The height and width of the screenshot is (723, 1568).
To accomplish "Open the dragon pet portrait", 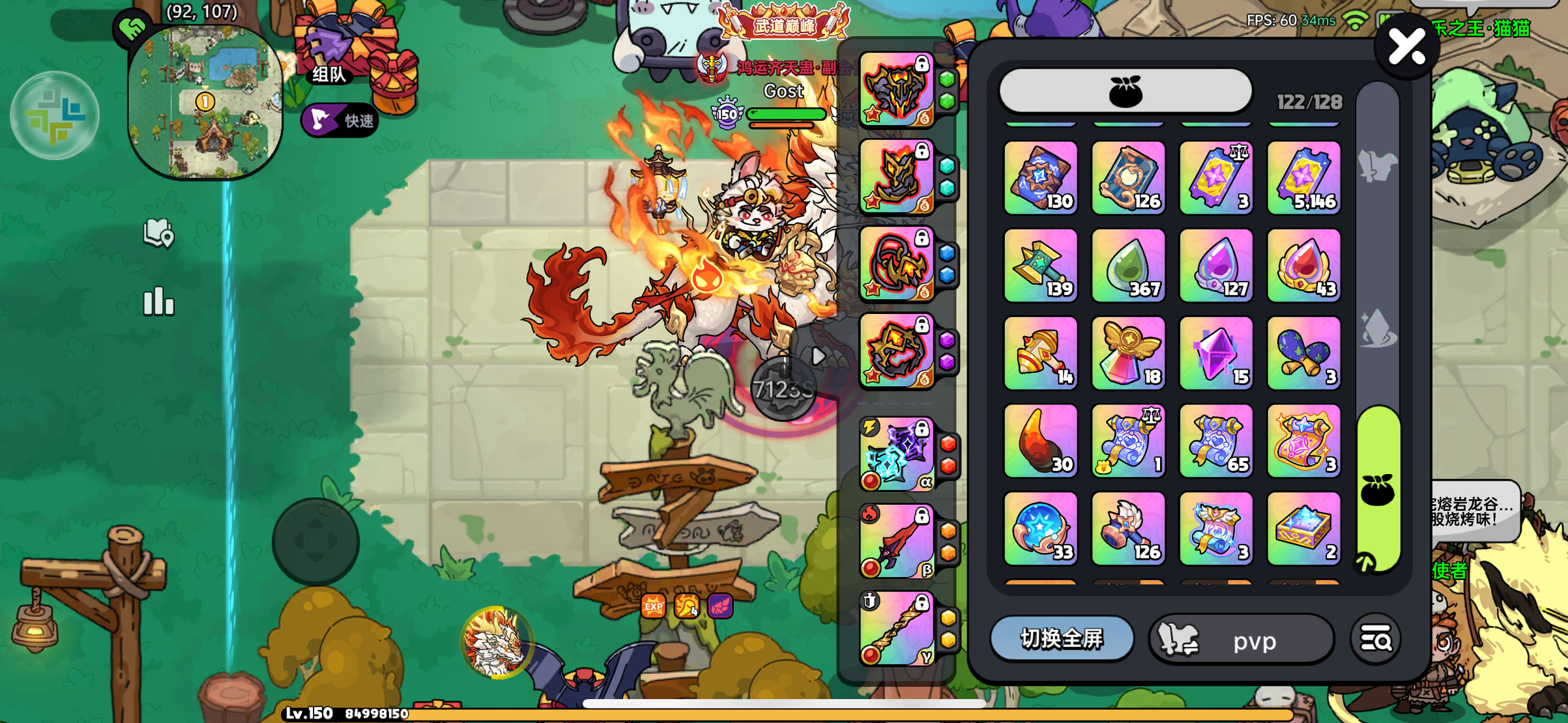I will coord(497,642).
